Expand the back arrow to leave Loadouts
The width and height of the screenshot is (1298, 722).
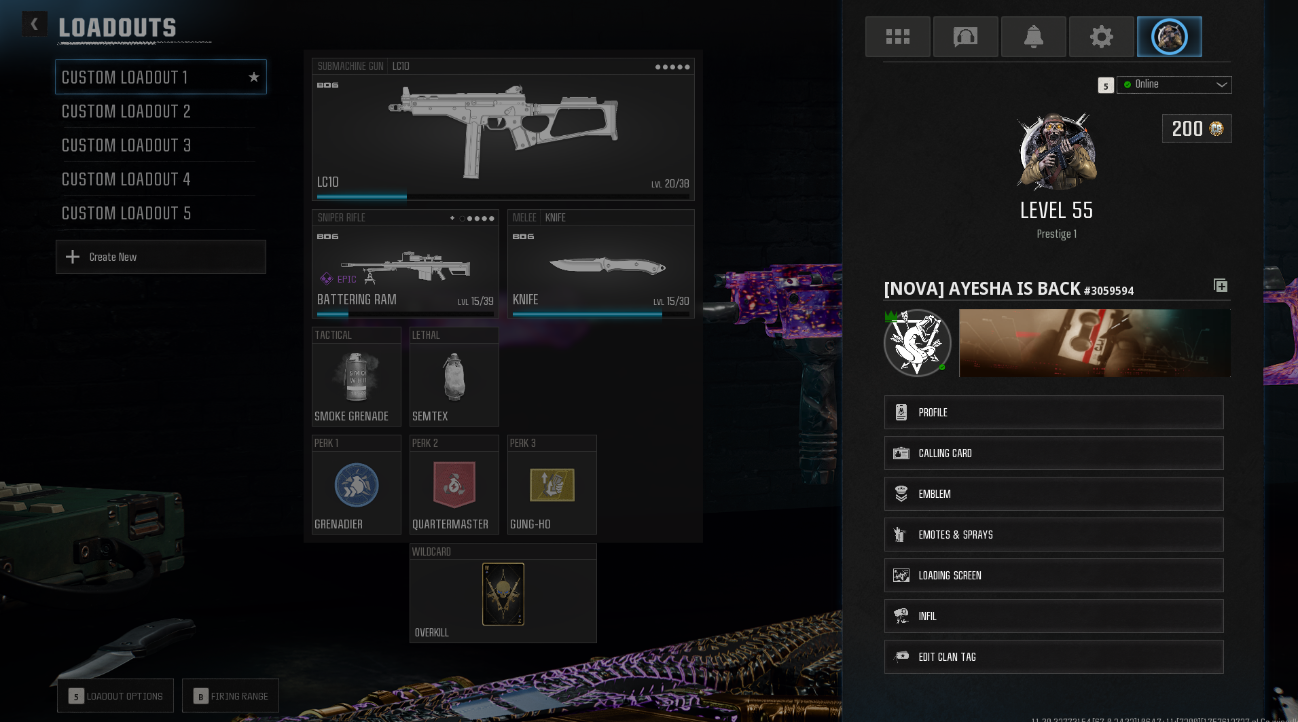pyautogui.click(x=34, y=23)
